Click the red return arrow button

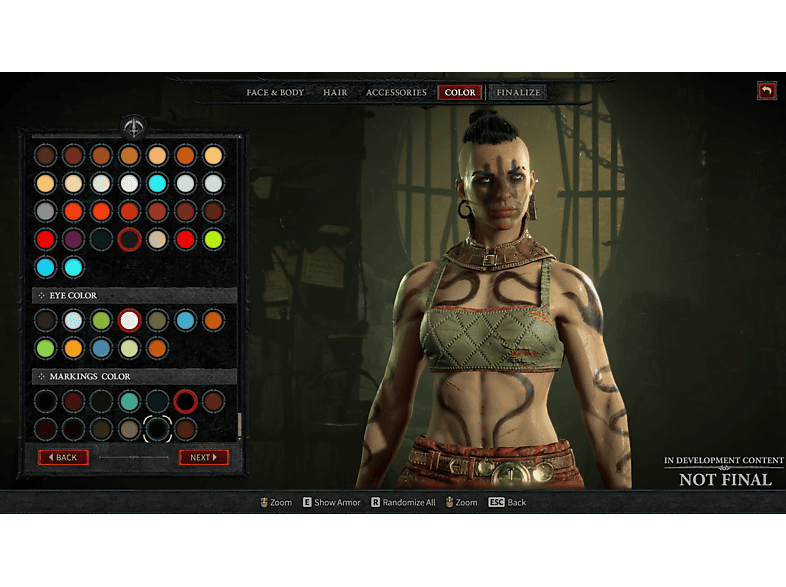767,91
